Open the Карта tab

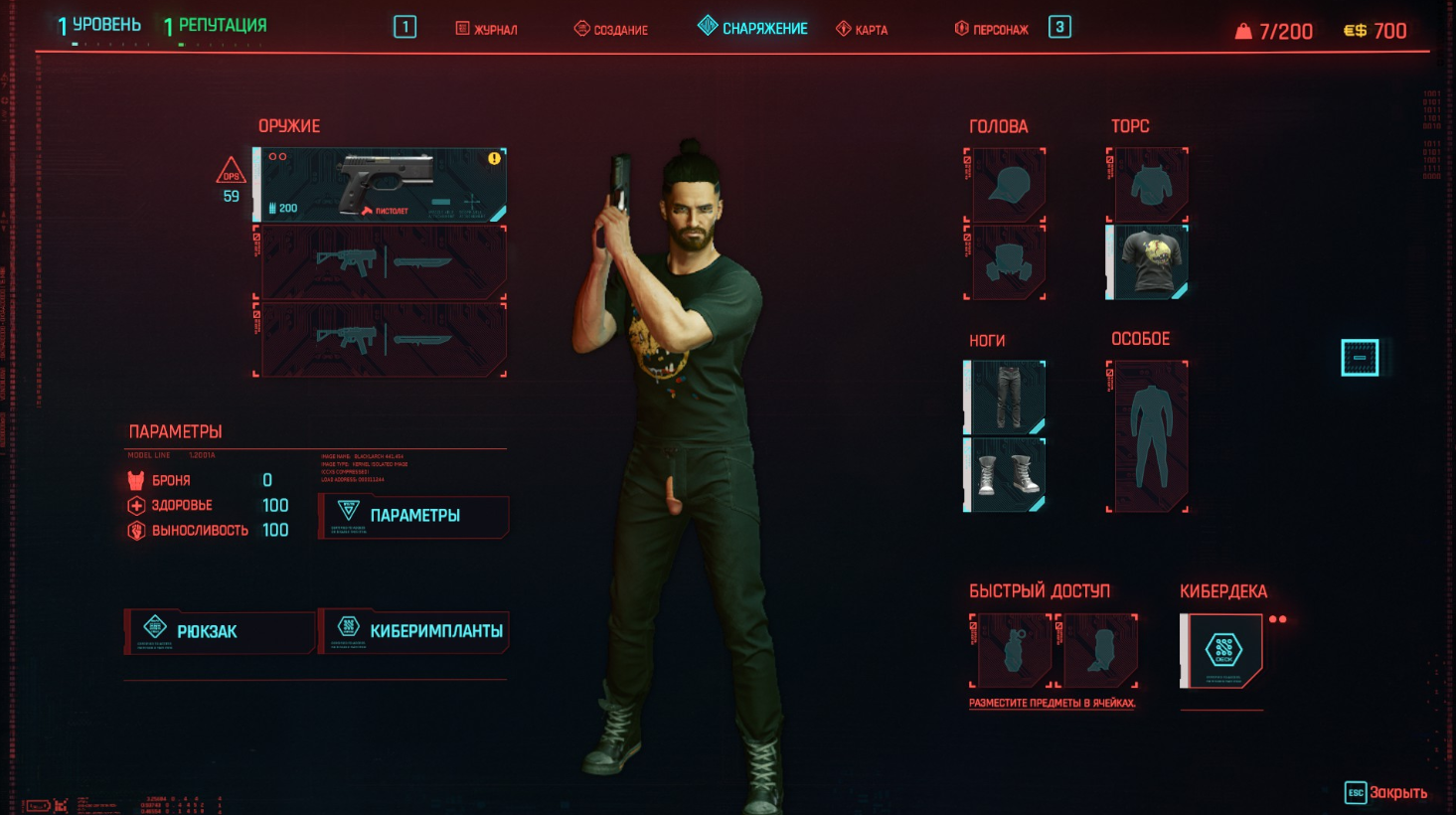point(862,29)
